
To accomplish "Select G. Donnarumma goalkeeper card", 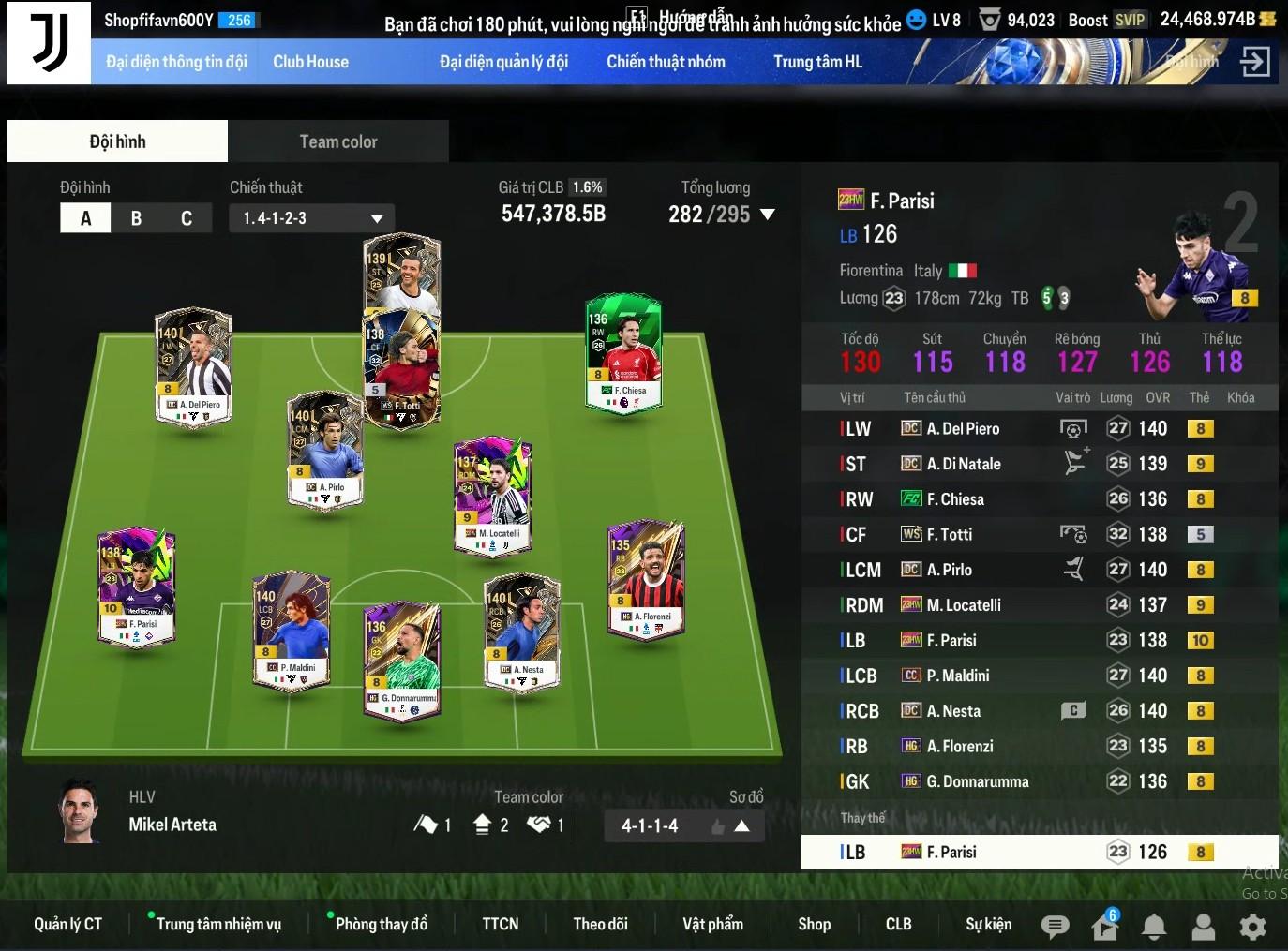I will (x=402, y=660).
